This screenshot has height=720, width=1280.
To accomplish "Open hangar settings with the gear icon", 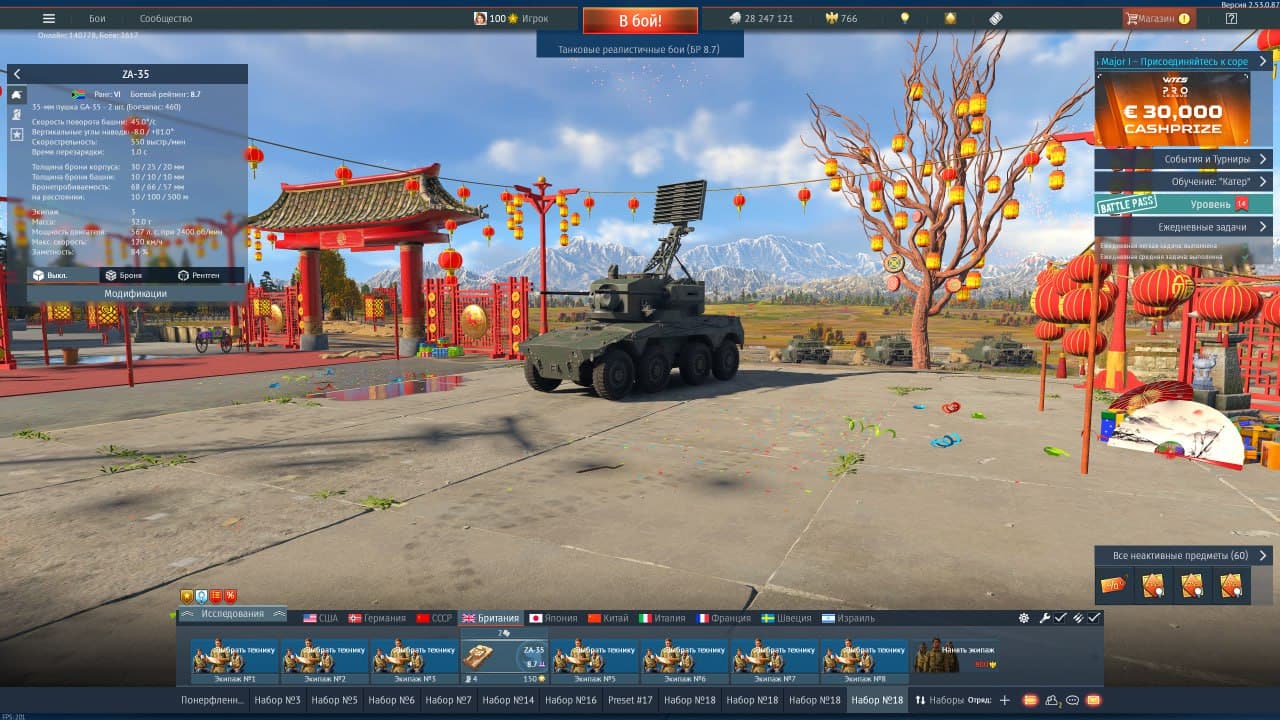I will pos(1026,618).
